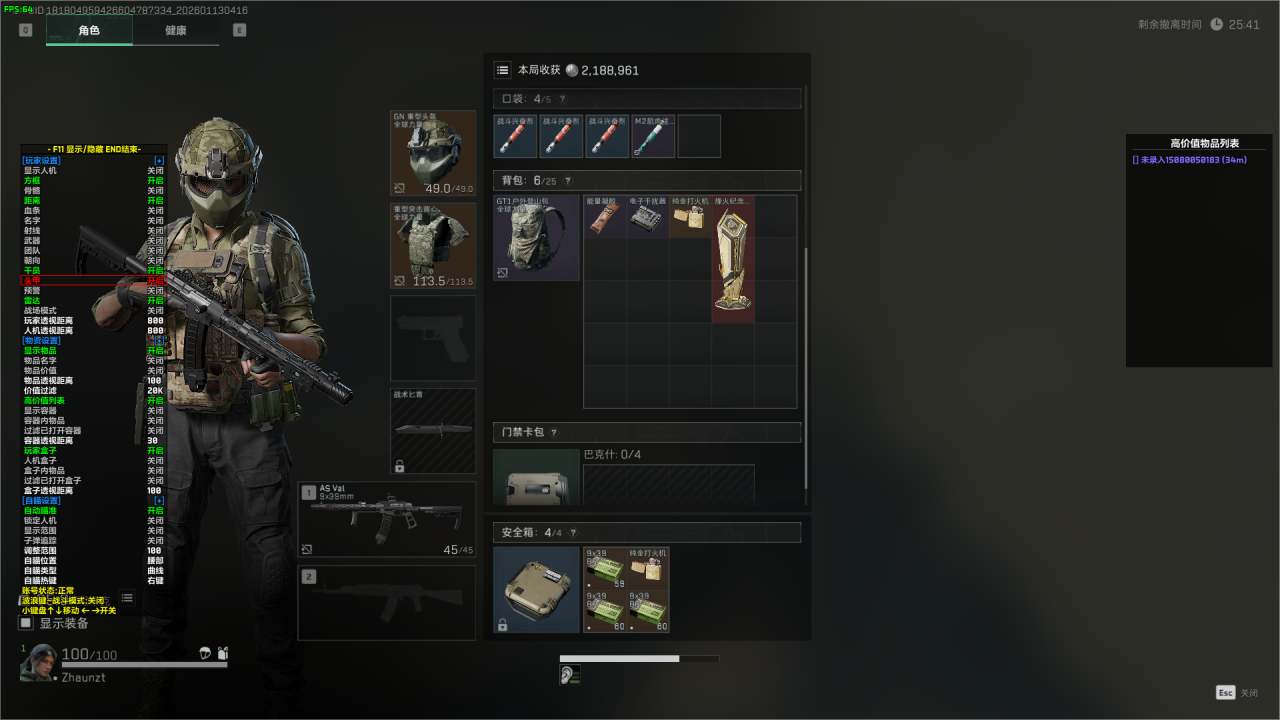
Task: Tick the 显示装备 checkbox
Action: pyautogui.click(x=26, y=623)
